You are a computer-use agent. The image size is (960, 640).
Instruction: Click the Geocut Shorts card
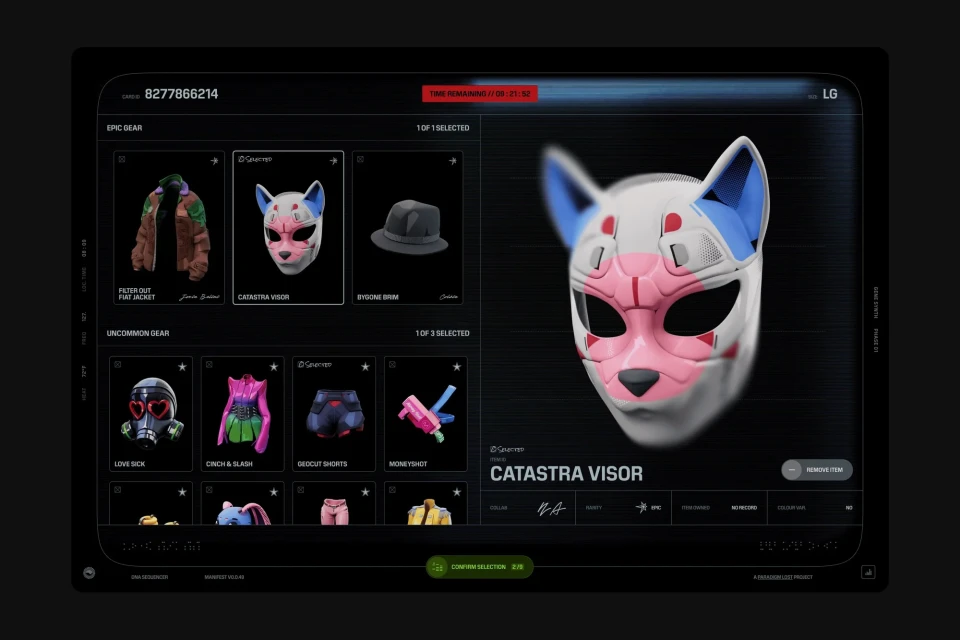pyautogui.click(x=334, y=413)
